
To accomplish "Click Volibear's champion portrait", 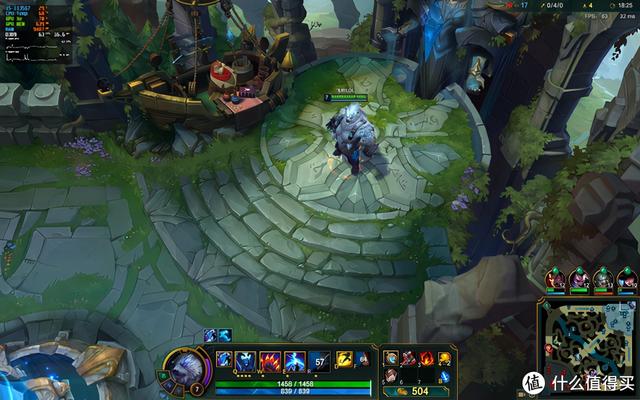I will pos(184,367).
